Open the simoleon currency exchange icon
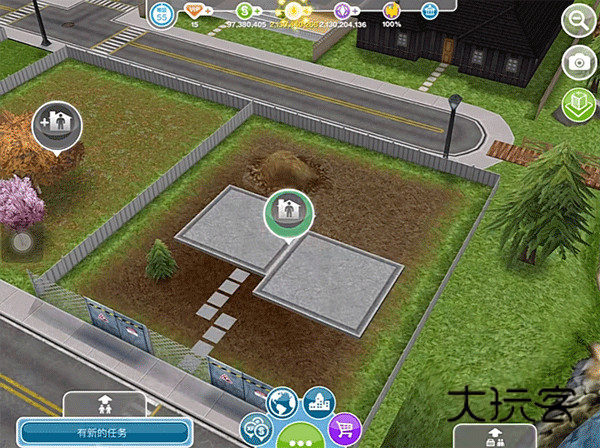The image size is (600, 448). point(255,428)
